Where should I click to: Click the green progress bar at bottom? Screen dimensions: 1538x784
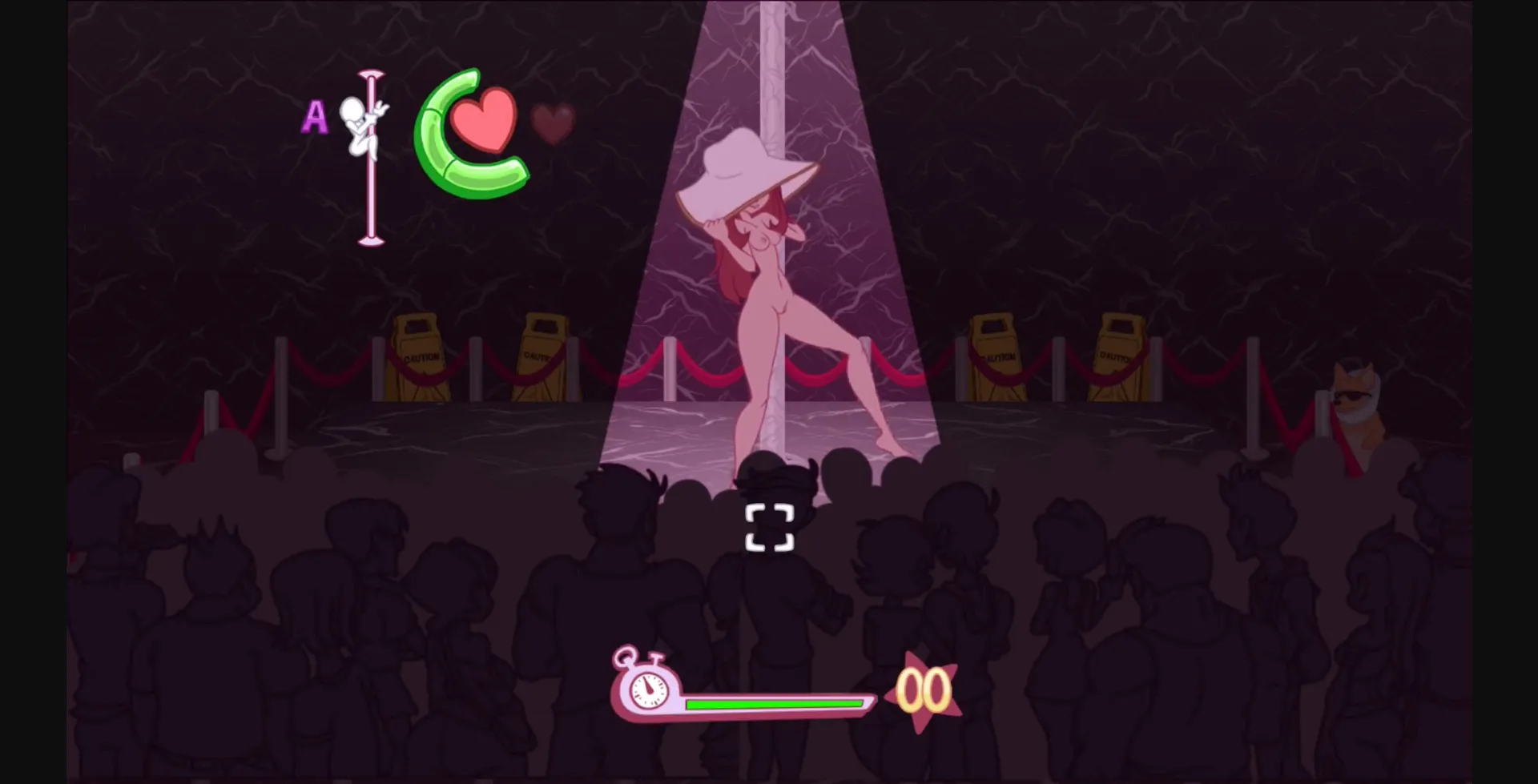coord(773,704)
